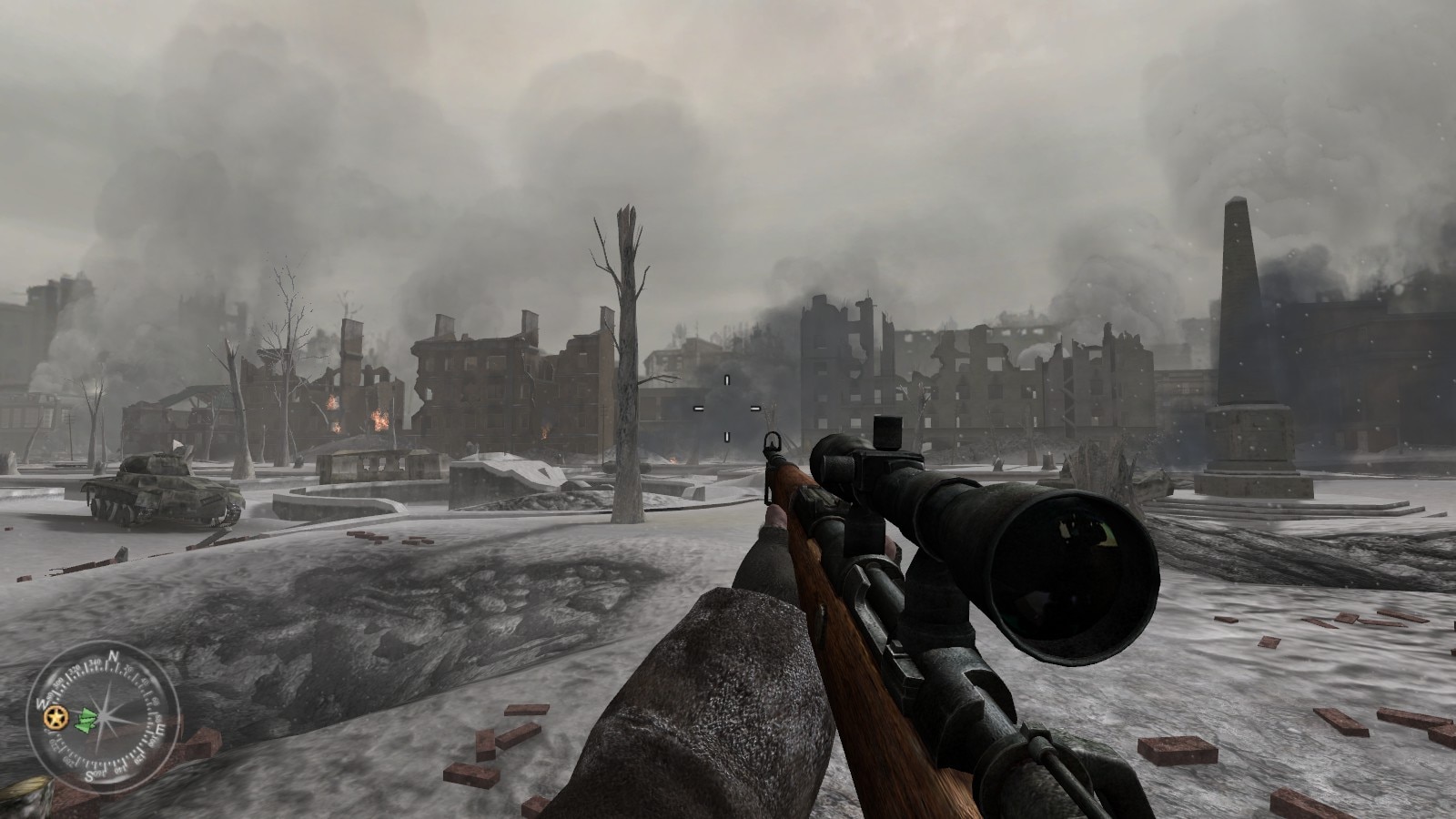
Task: Click the S marker on the compass
Action: [93, 773]
